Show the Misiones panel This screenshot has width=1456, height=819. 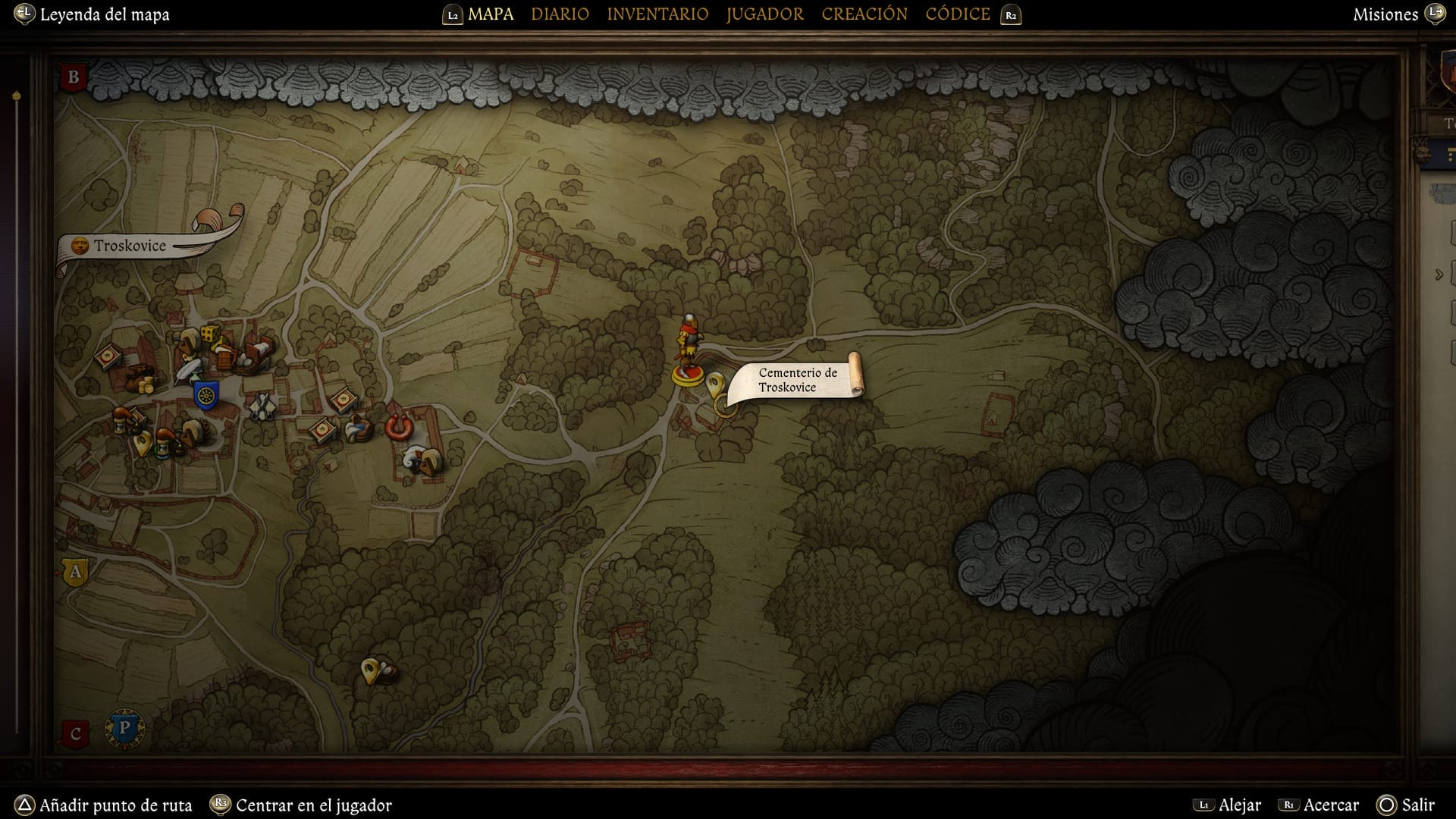click(x=1385, y=14)
